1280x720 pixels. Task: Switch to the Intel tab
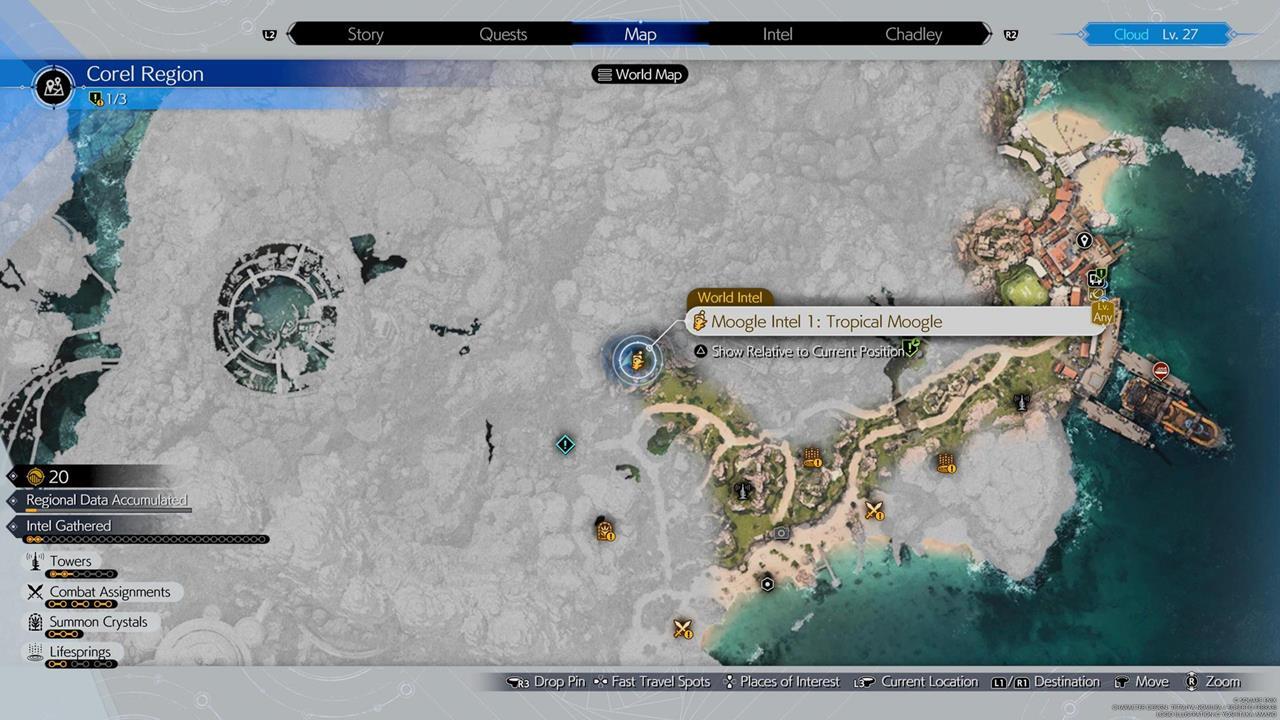[x=777, y=34]
